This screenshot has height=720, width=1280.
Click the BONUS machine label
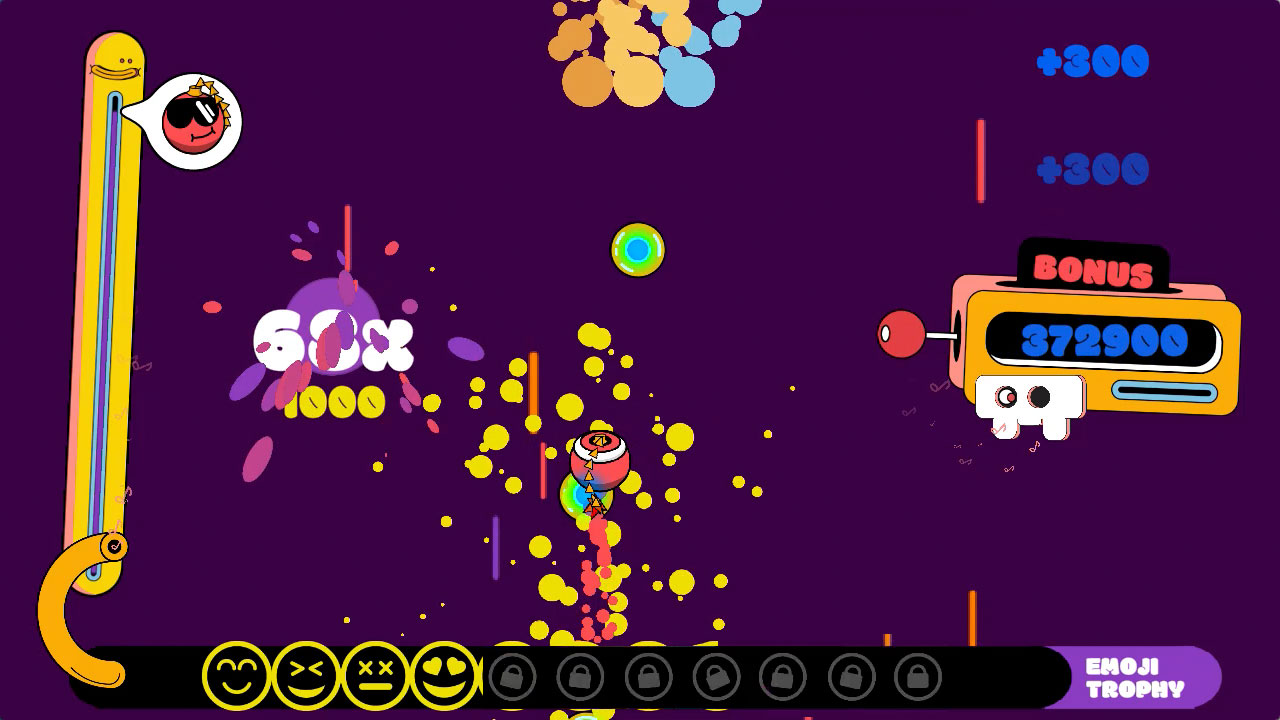[1092, 268]
